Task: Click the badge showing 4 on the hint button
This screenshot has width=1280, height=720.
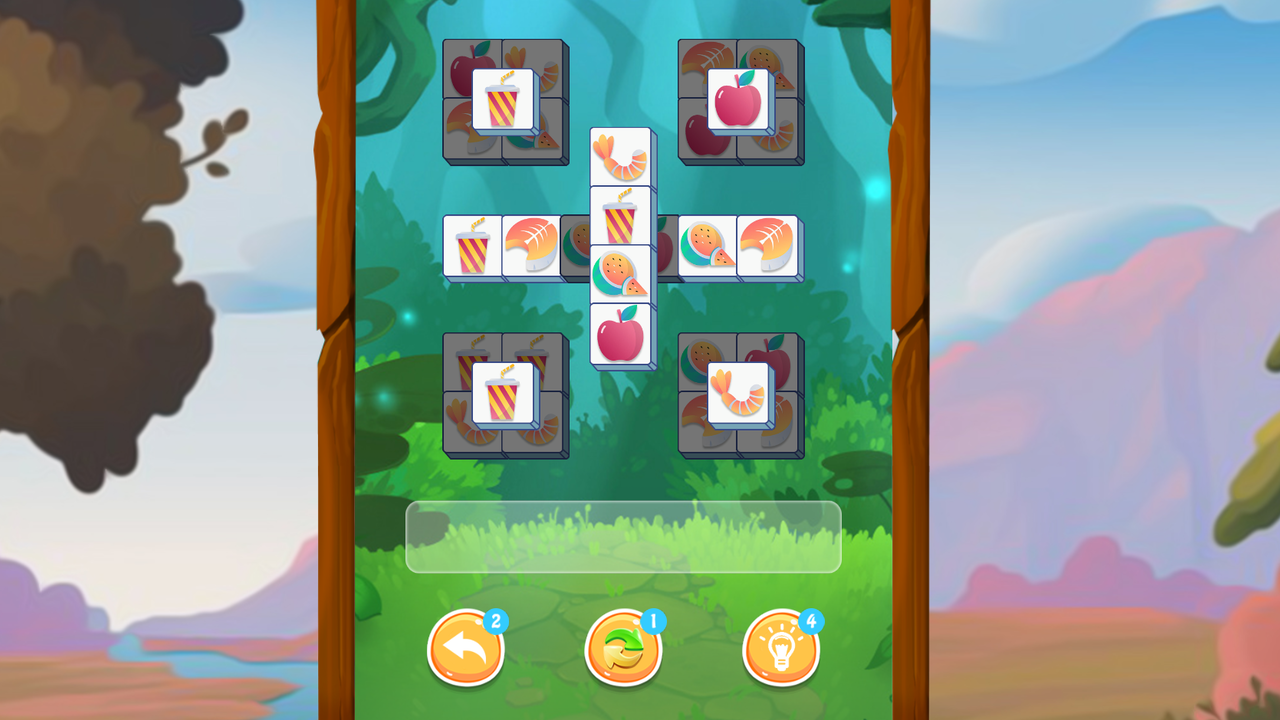Action: (x=811, y=620)
